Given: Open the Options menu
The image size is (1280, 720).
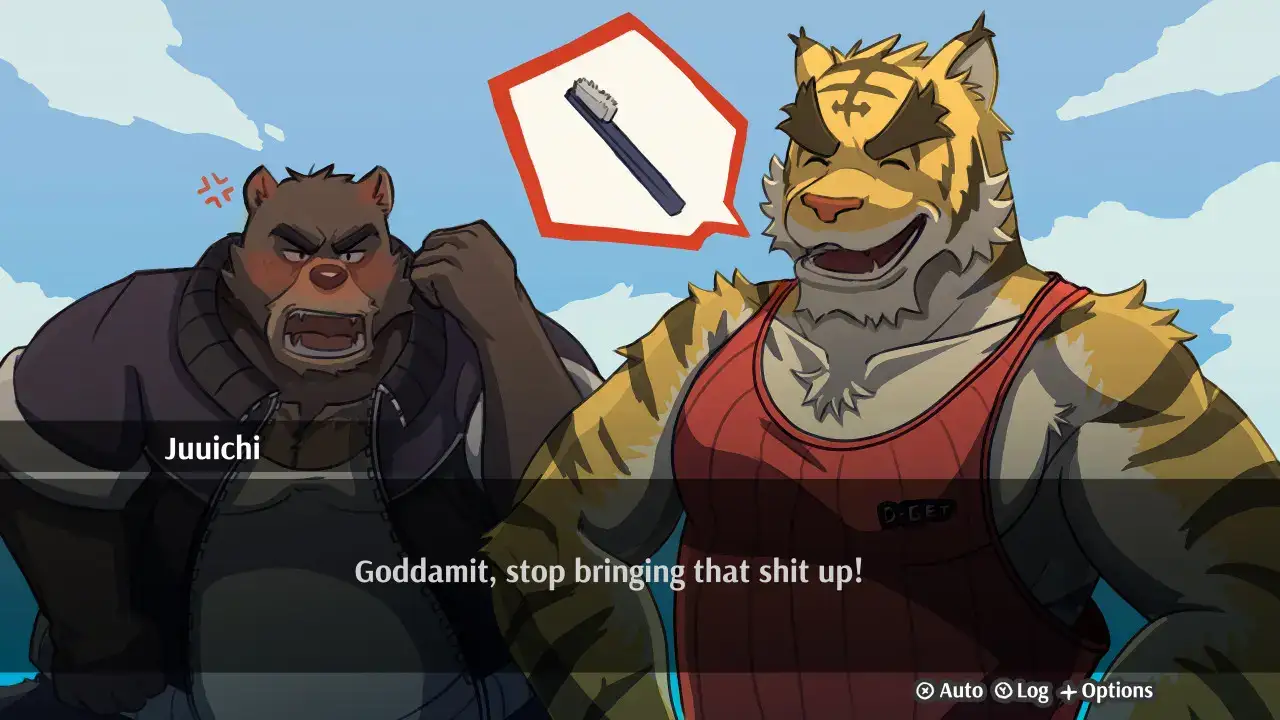Looking at the screenshot, I should pos(1106,691).
